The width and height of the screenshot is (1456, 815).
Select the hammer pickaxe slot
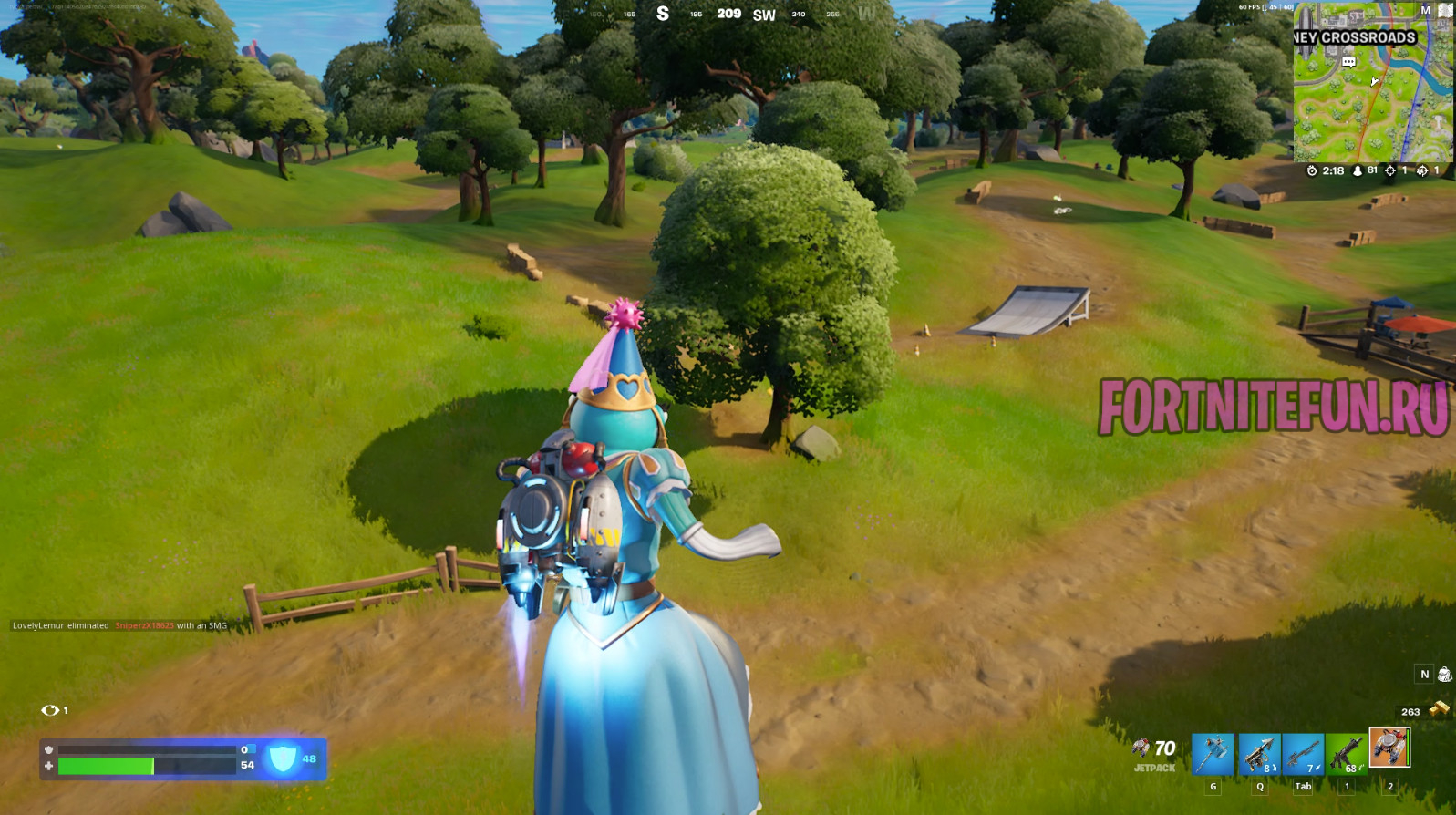coord(1213,754)
